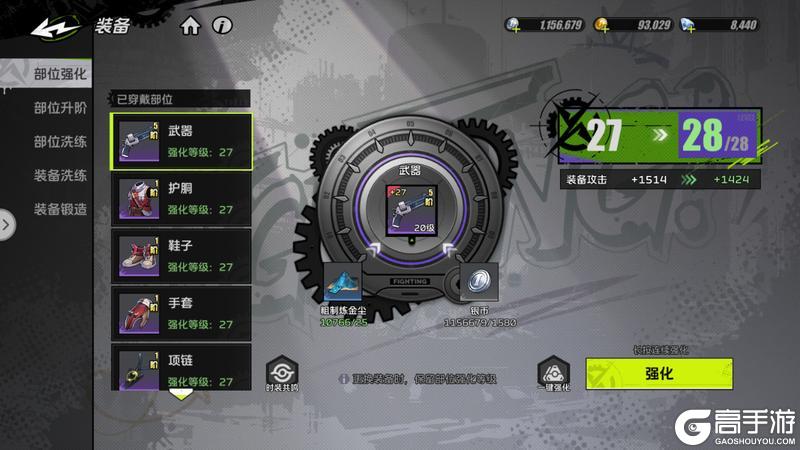This screenshot has width=800, height=450.
Task: Choose the 鞋子 shoes row
Action: (x=181, y=256)
